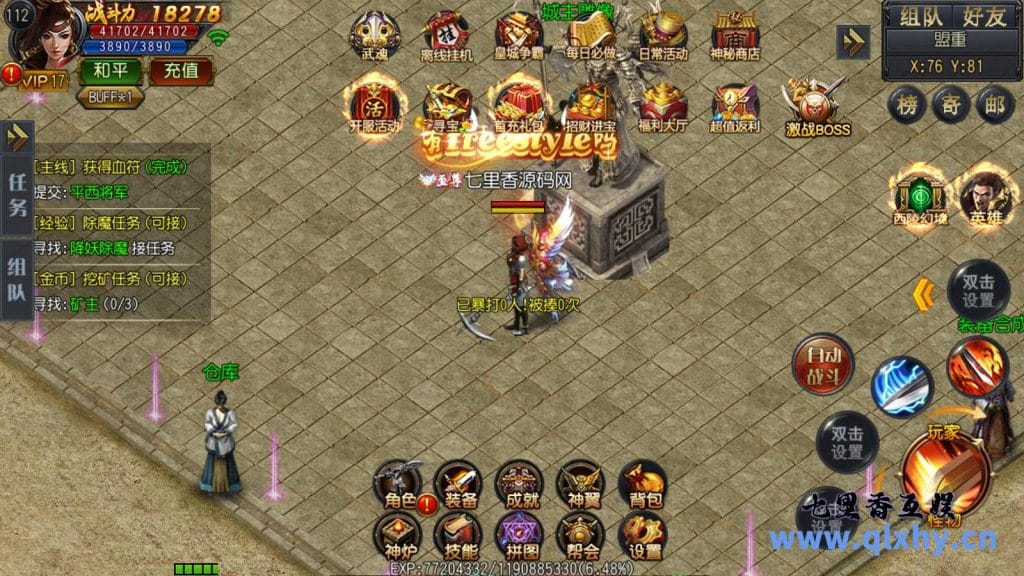Activate 自动战斗 auto battle
Screen dimensions: 1024x576
pos(821,364)
